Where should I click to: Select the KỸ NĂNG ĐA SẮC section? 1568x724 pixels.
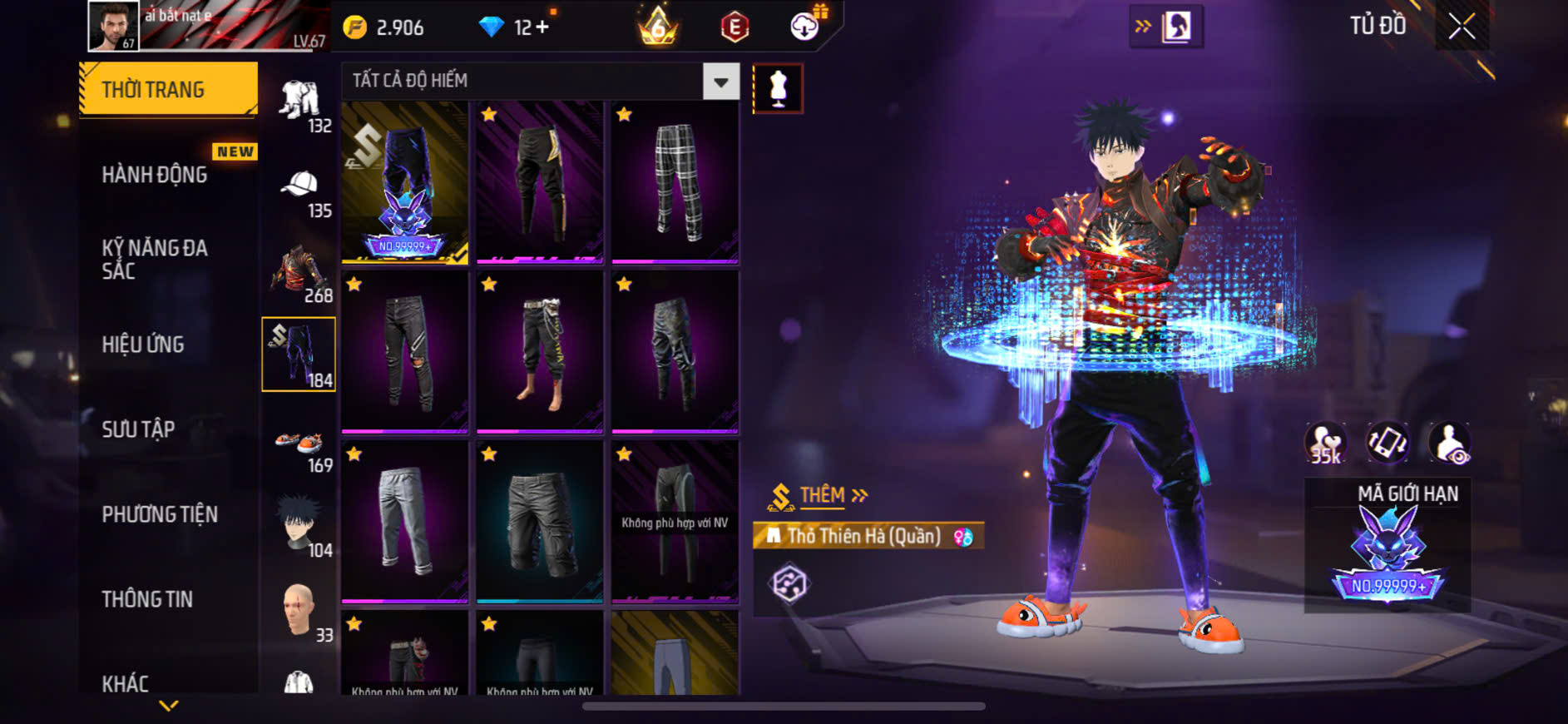pyautogui.click(x=155, y=259)
